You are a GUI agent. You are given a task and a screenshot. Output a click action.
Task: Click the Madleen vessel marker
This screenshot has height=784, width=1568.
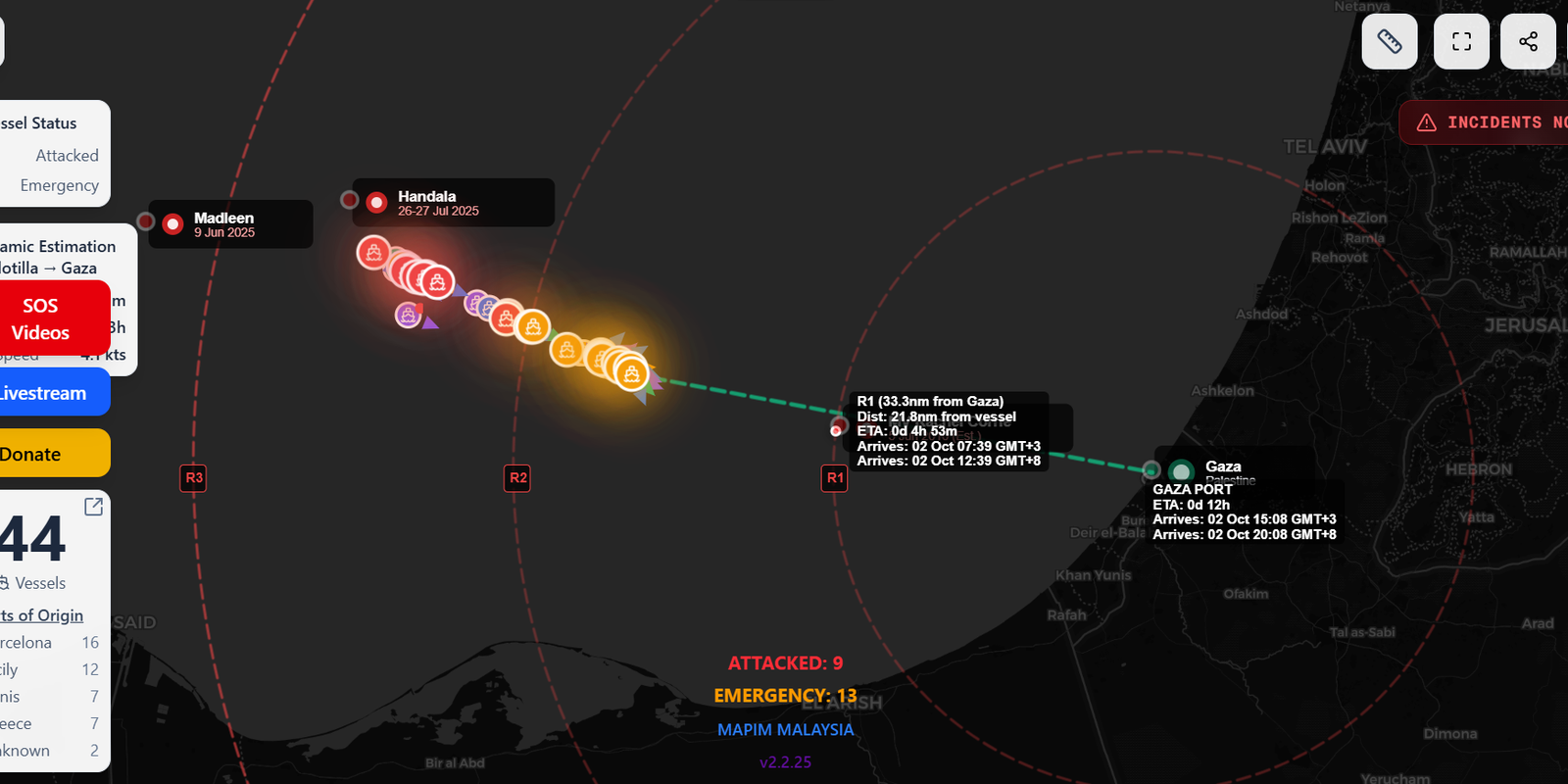click(x=172, y=223)
